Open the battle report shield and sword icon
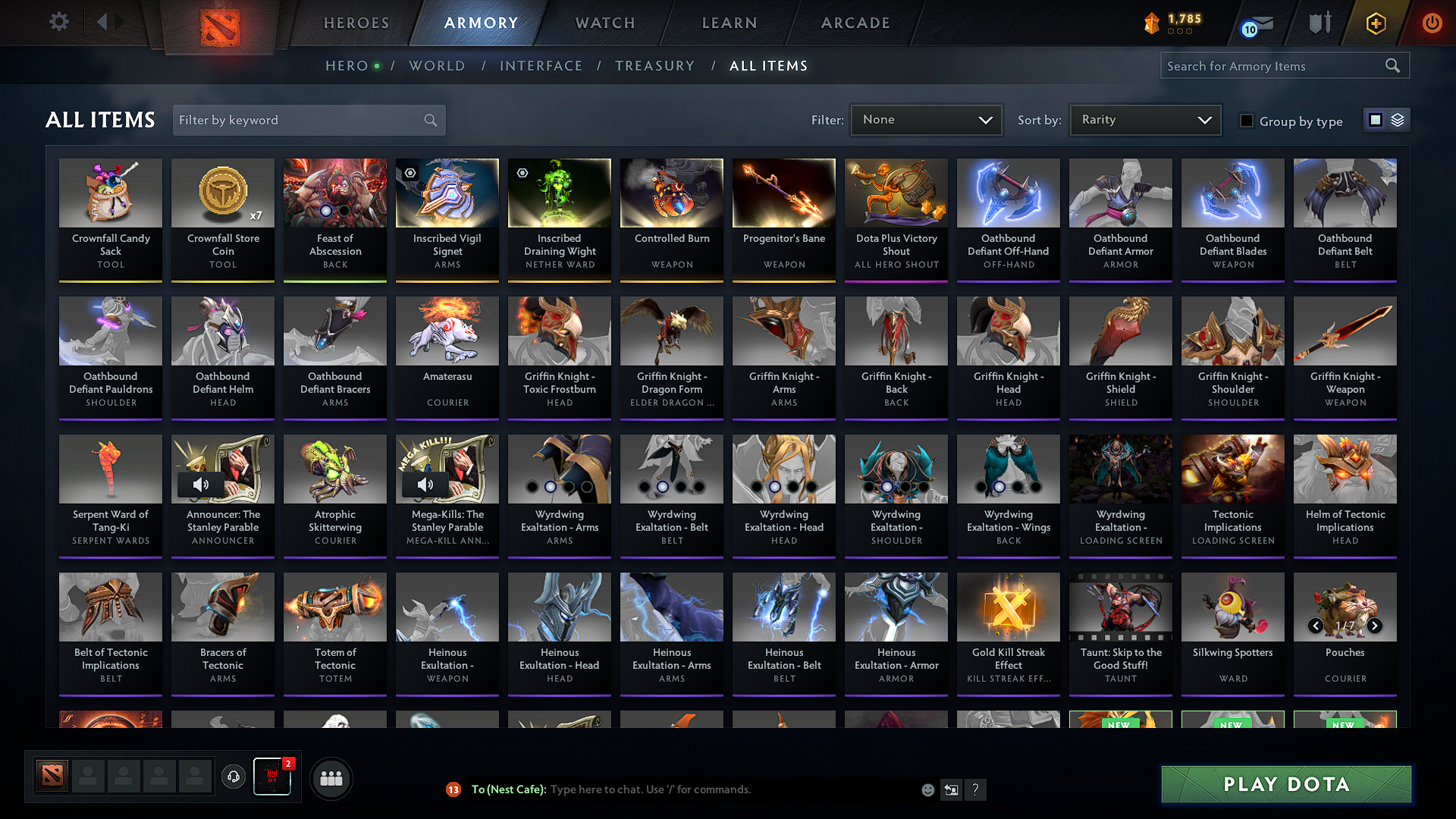The height and width of the screenshot is (819, 1456). (x=1319, y=23)
